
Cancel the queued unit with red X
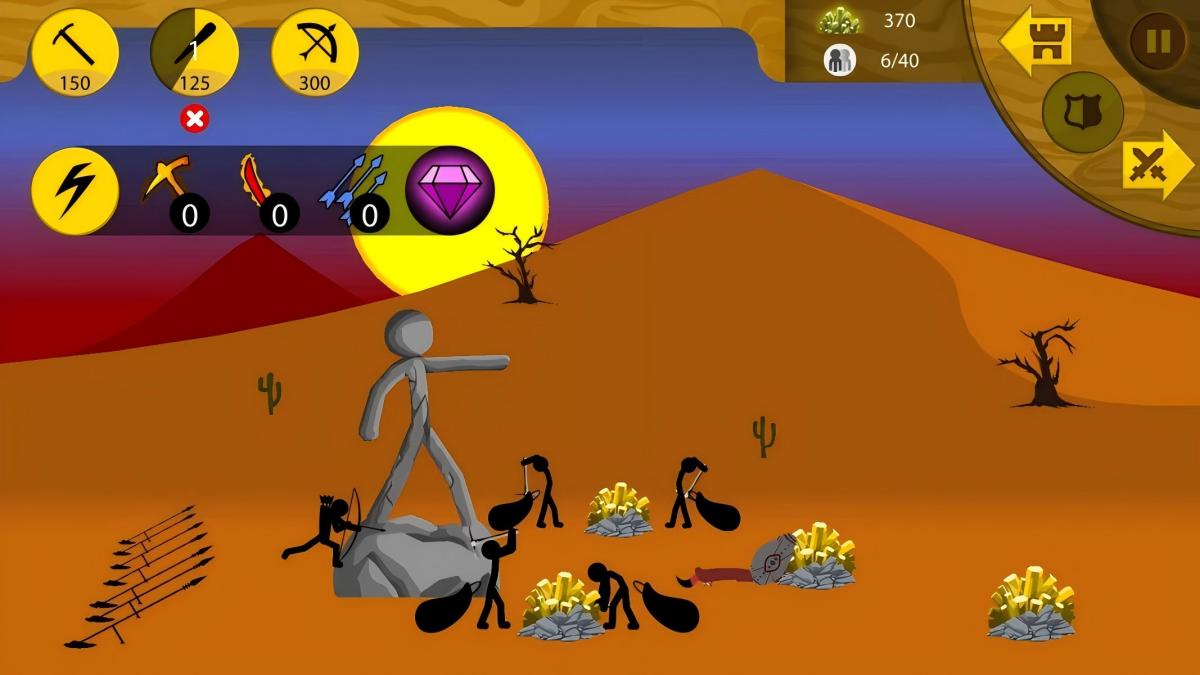[x=195, y=119]
